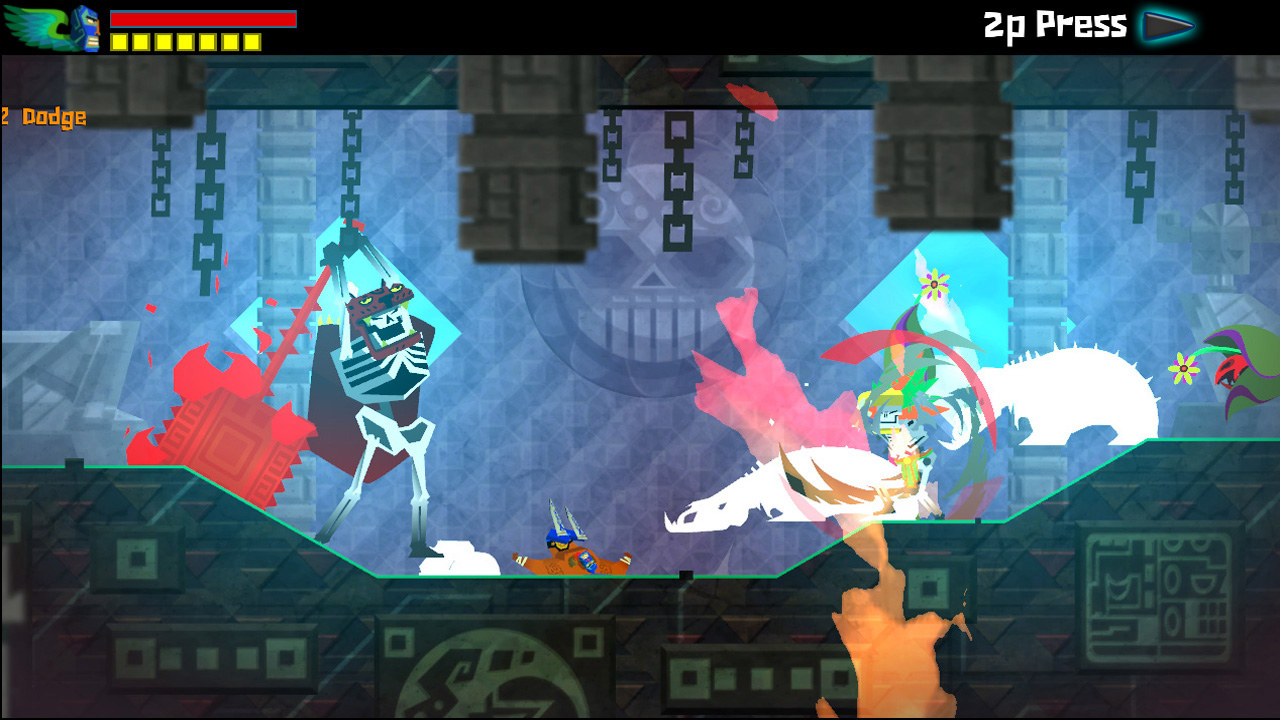
Task: Click the red health bar
Action: (205, 18)
